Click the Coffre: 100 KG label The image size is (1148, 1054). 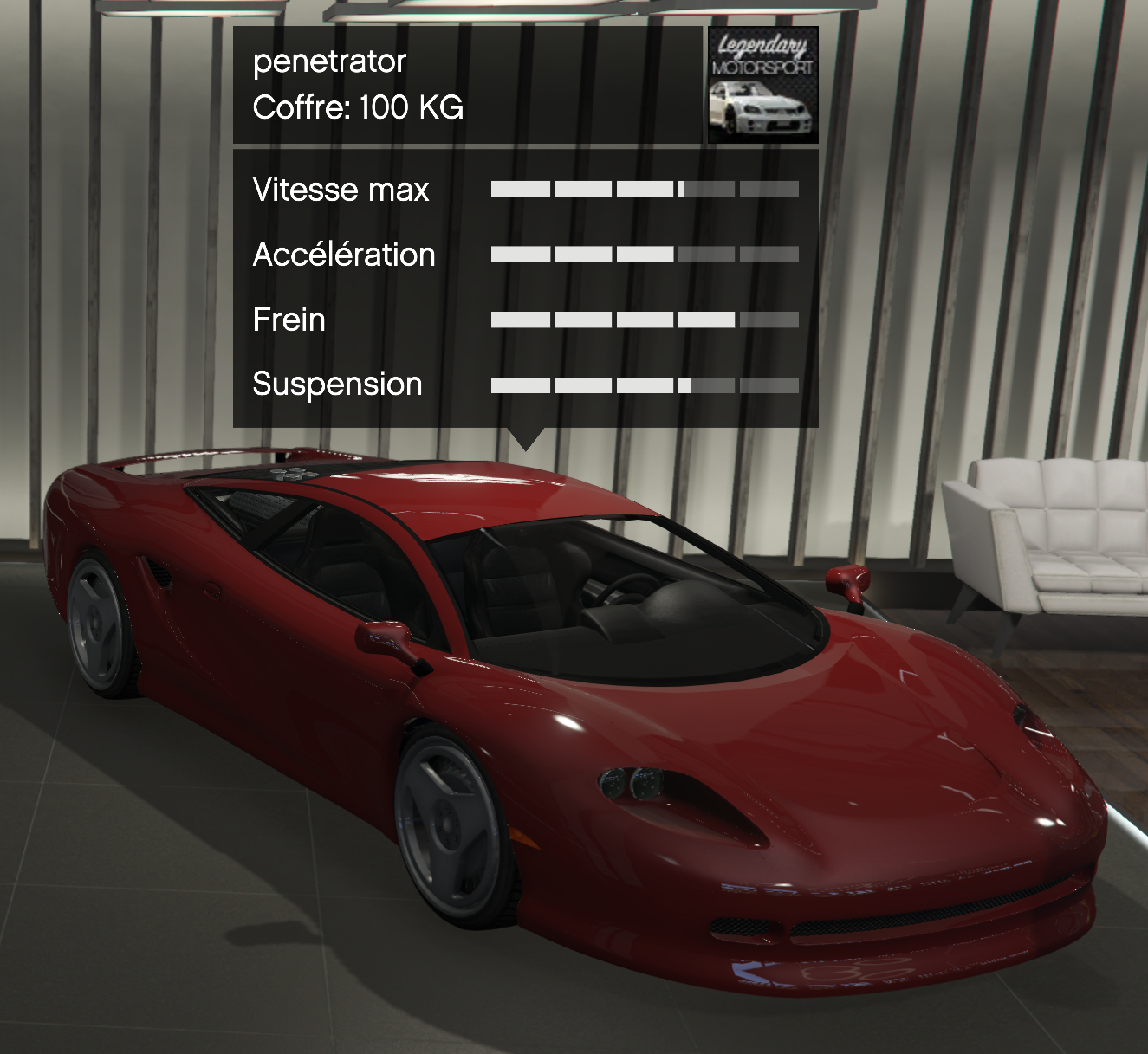358,108
